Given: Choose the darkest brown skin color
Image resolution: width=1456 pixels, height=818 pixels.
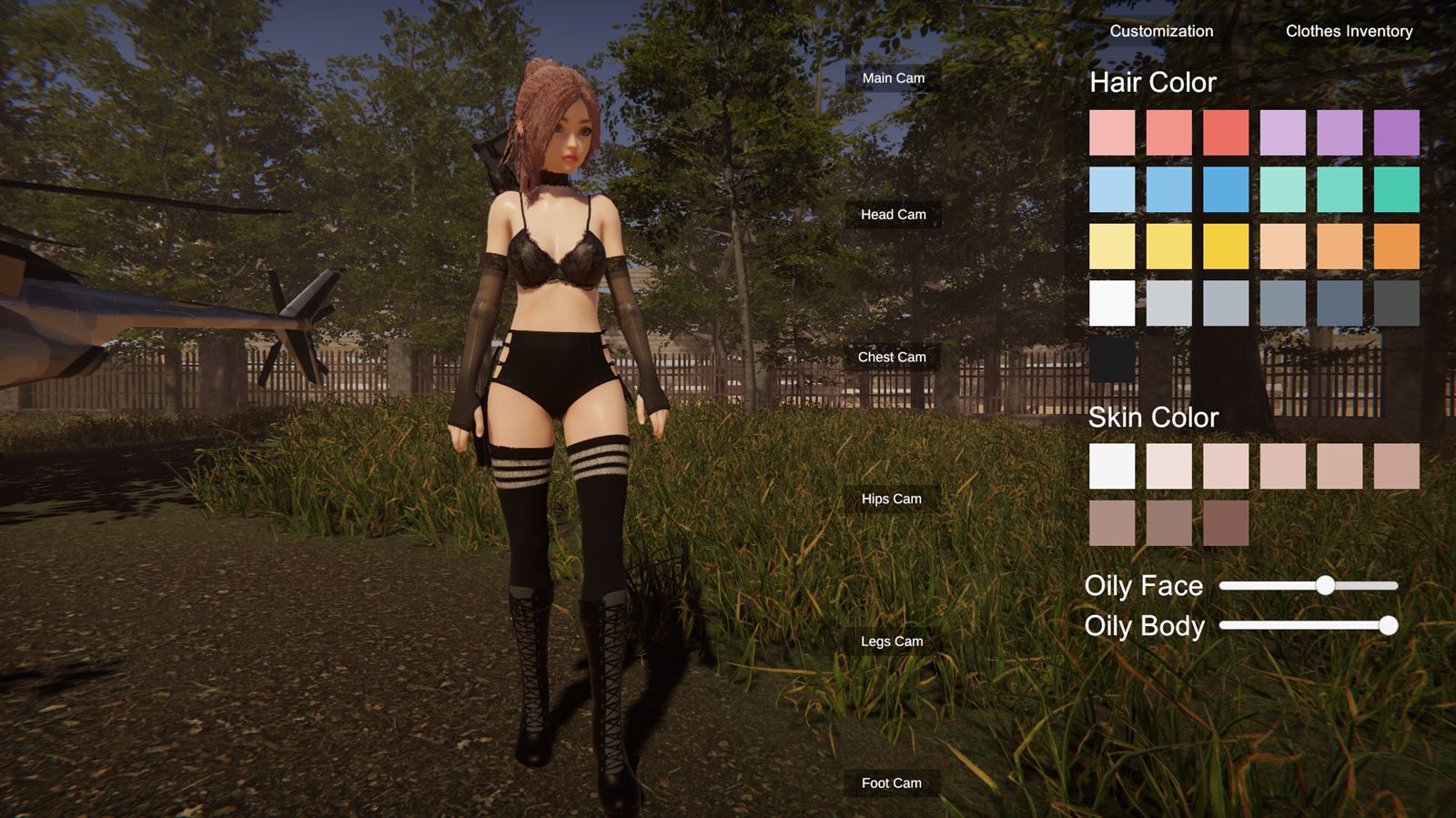Looking at the screenshot, I should 1226,523.
